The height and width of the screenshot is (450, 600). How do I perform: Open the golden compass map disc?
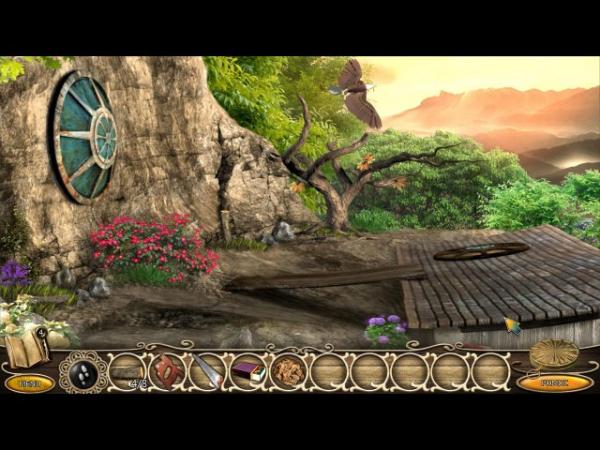pos(553,353)
